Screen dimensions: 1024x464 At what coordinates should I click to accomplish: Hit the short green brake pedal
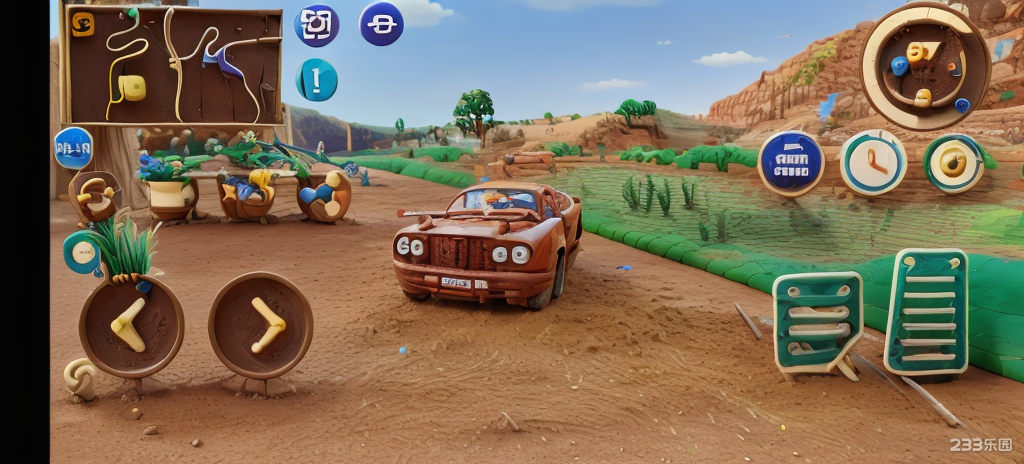pyautogui.click(x=817, y=322)
